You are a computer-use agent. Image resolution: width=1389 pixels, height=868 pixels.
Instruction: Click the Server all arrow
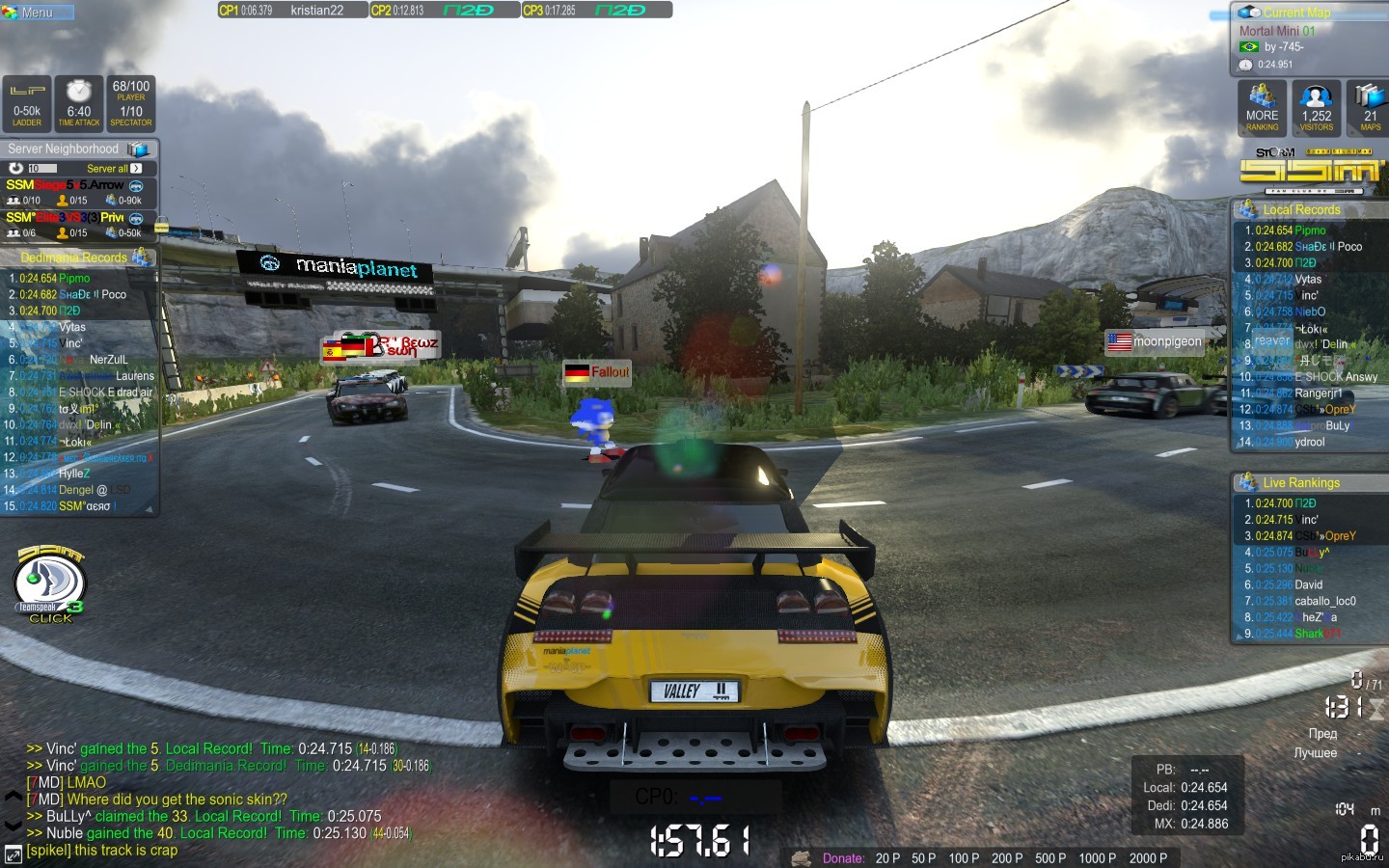136,168
